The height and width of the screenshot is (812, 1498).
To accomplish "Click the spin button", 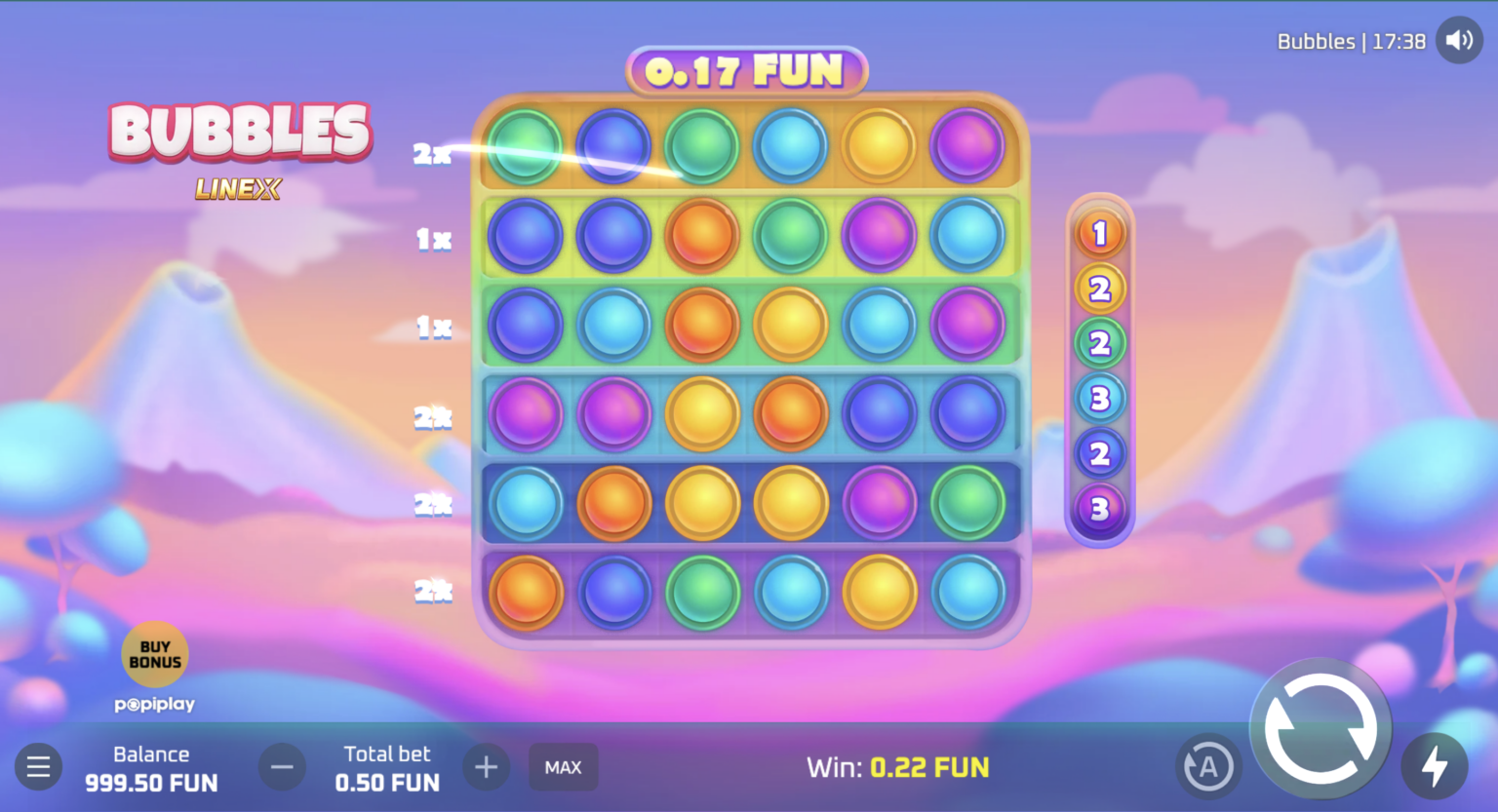I will pyautogui.click(x=1321, y=727).
